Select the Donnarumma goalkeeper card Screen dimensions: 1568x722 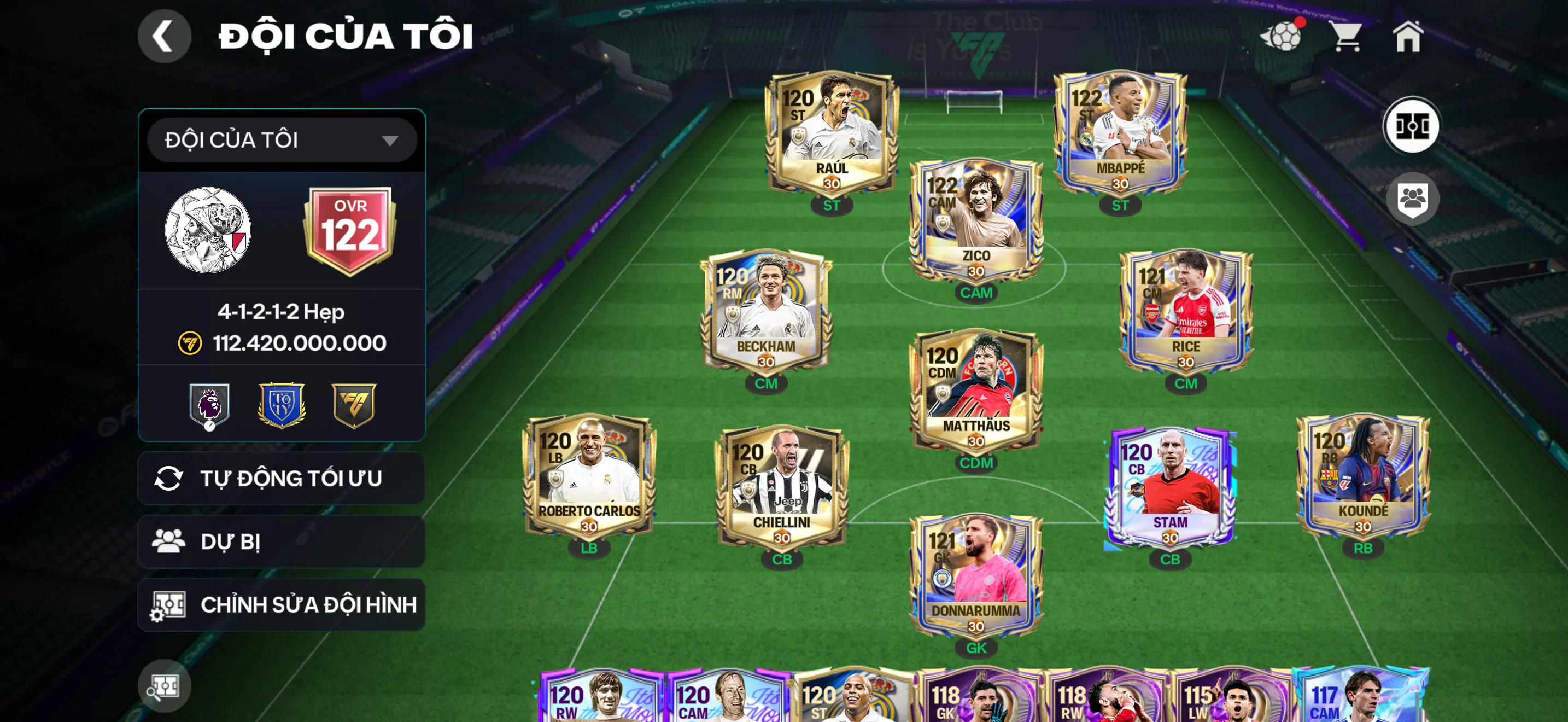pos(976,574)
